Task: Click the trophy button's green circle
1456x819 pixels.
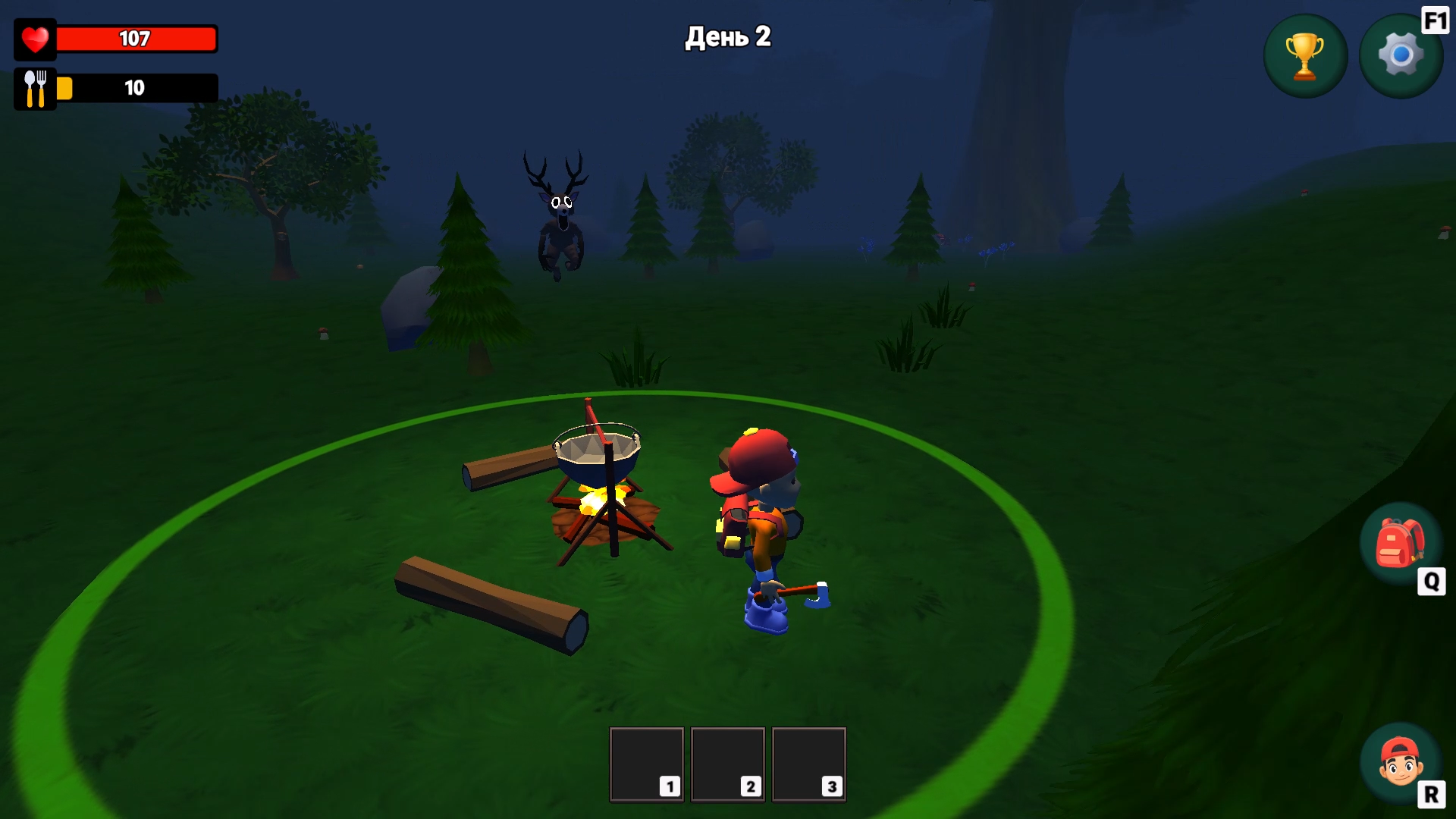Action: [1305, 54]
